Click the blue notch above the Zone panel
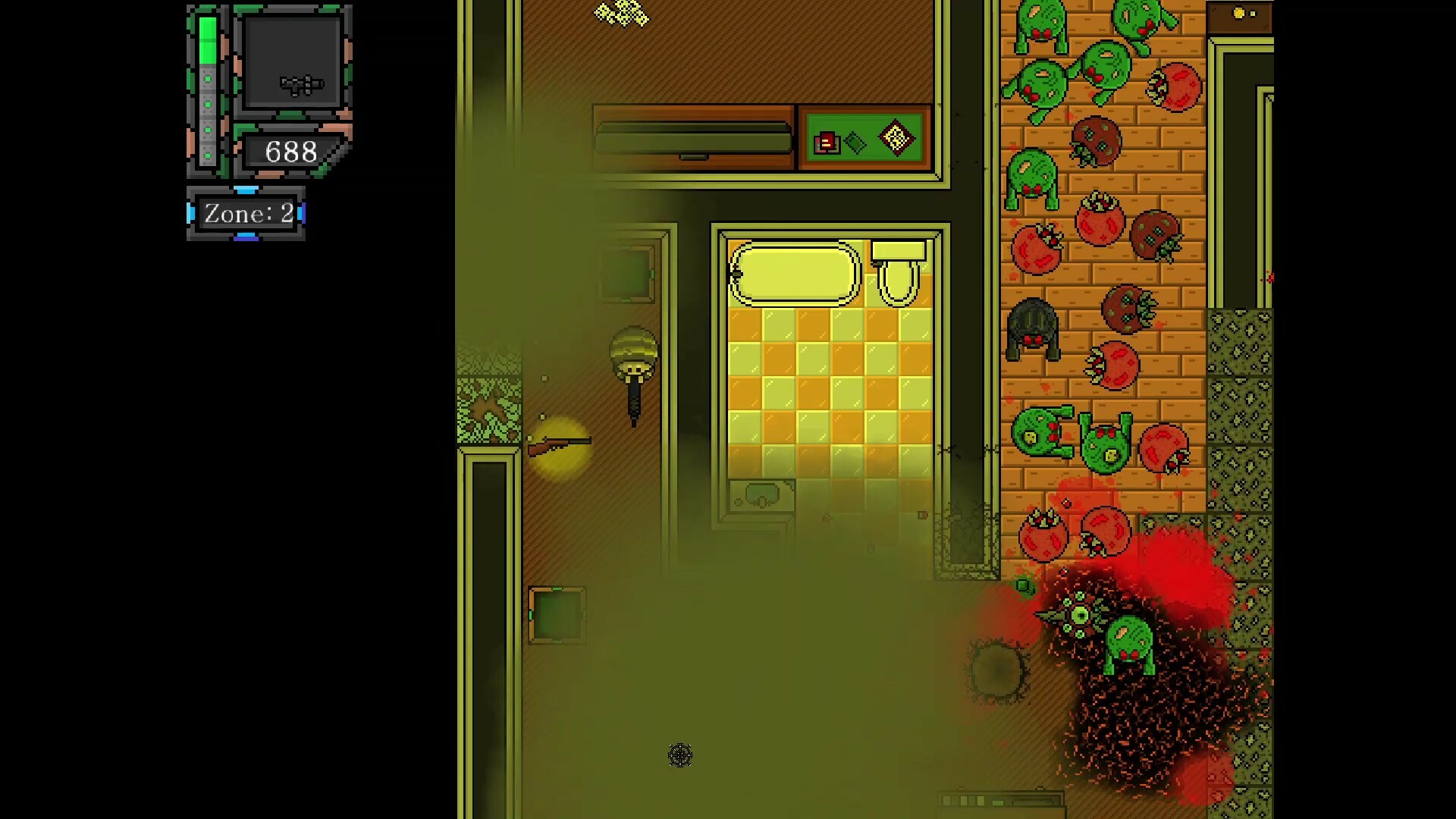The image size is (1456, 819). coord(244,190)
